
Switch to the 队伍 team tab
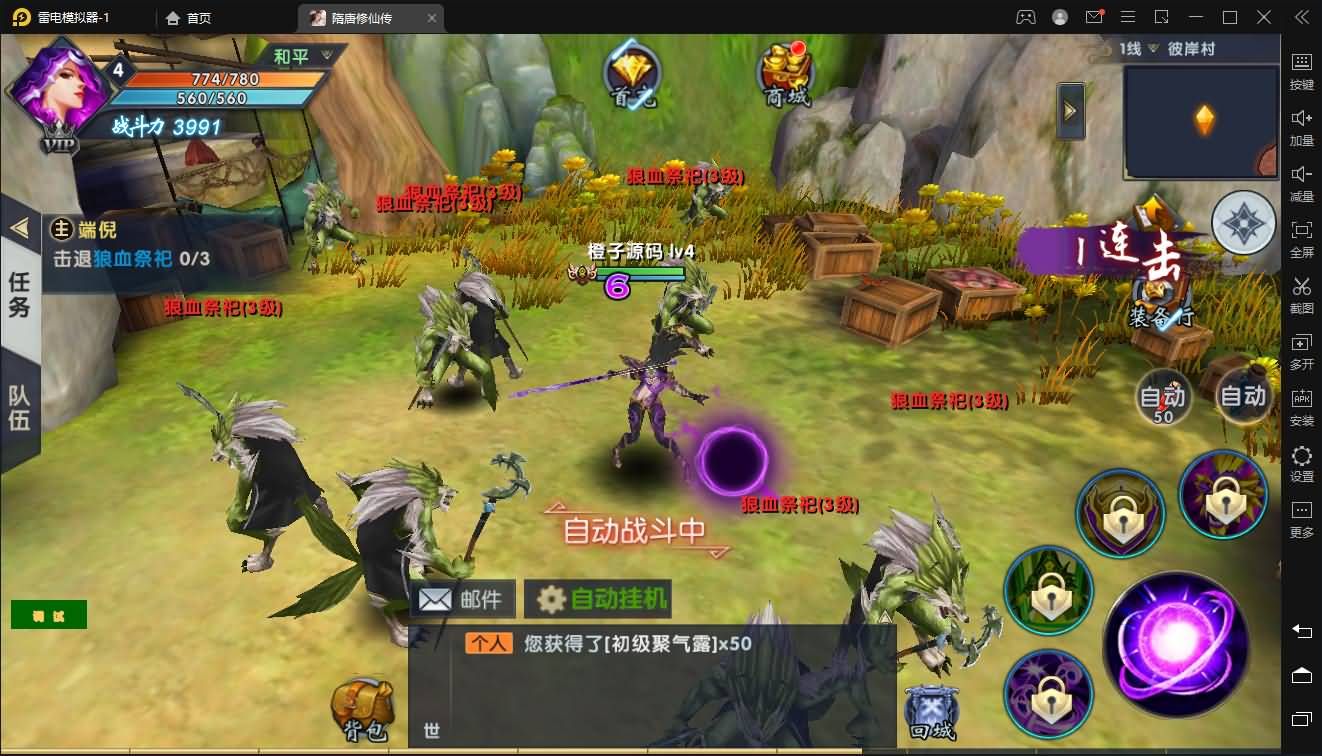point(19,408)
